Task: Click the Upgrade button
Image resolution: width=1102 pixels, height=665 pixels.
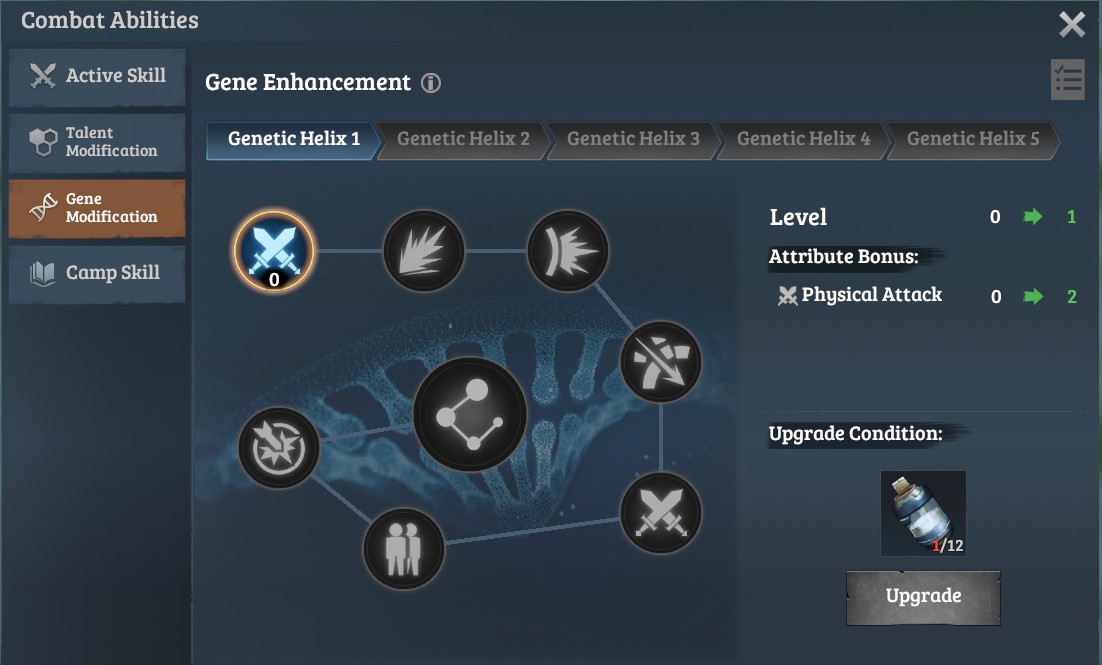Action: click(923, 596)
